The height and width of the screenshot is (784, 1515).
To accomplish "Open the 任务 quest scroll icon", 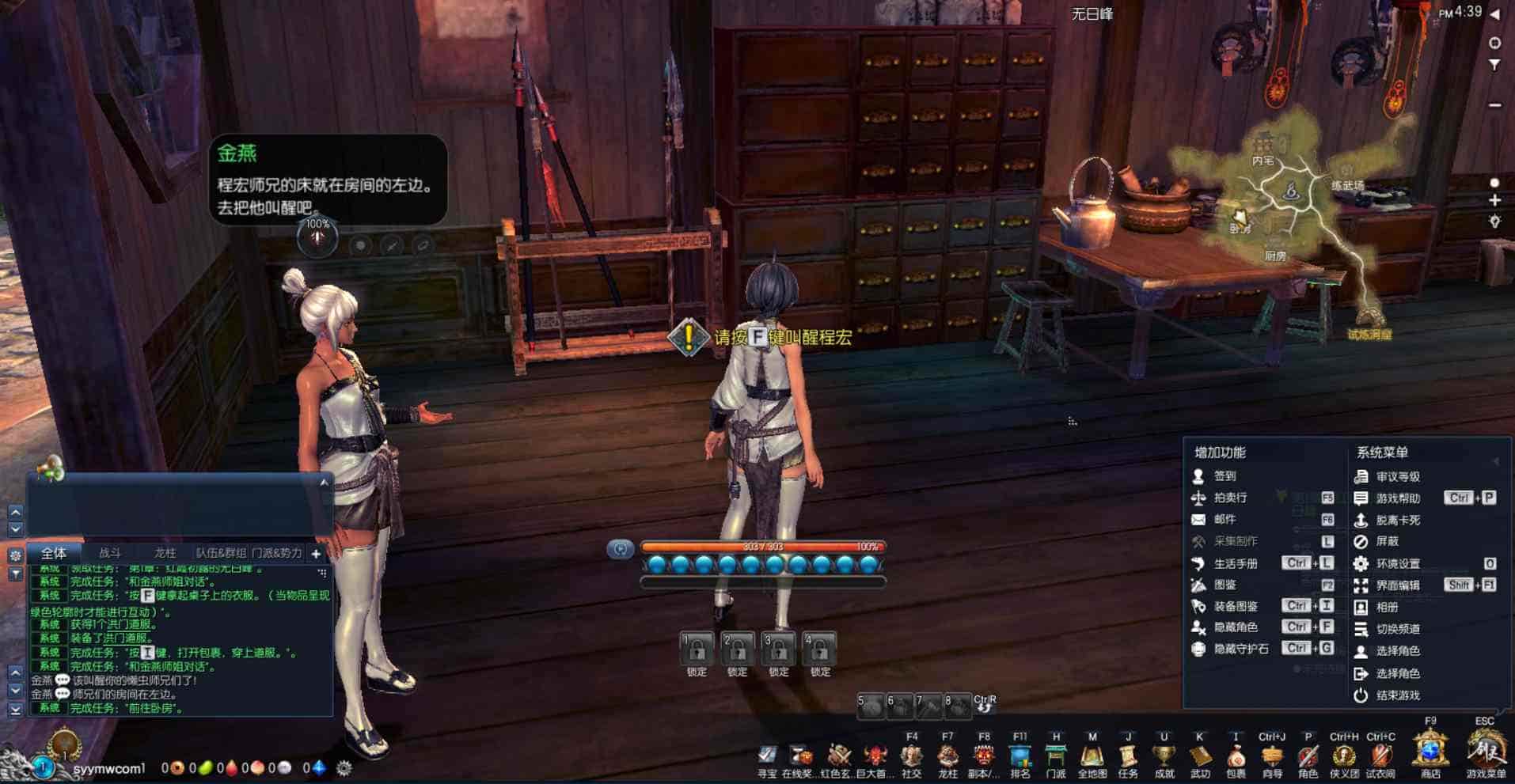I will click(1128, 758).
